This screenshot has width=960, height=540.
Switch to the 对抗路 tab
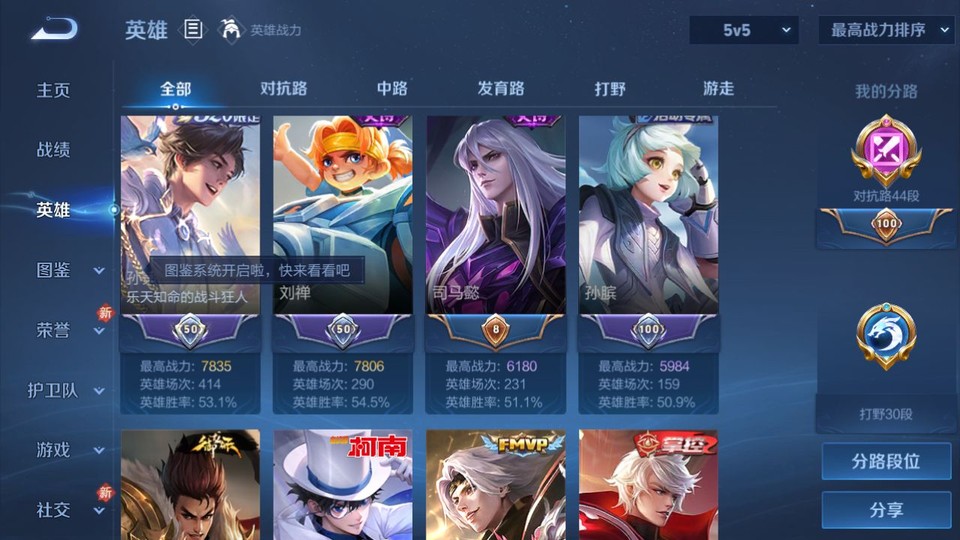click(x=283, y=89)
